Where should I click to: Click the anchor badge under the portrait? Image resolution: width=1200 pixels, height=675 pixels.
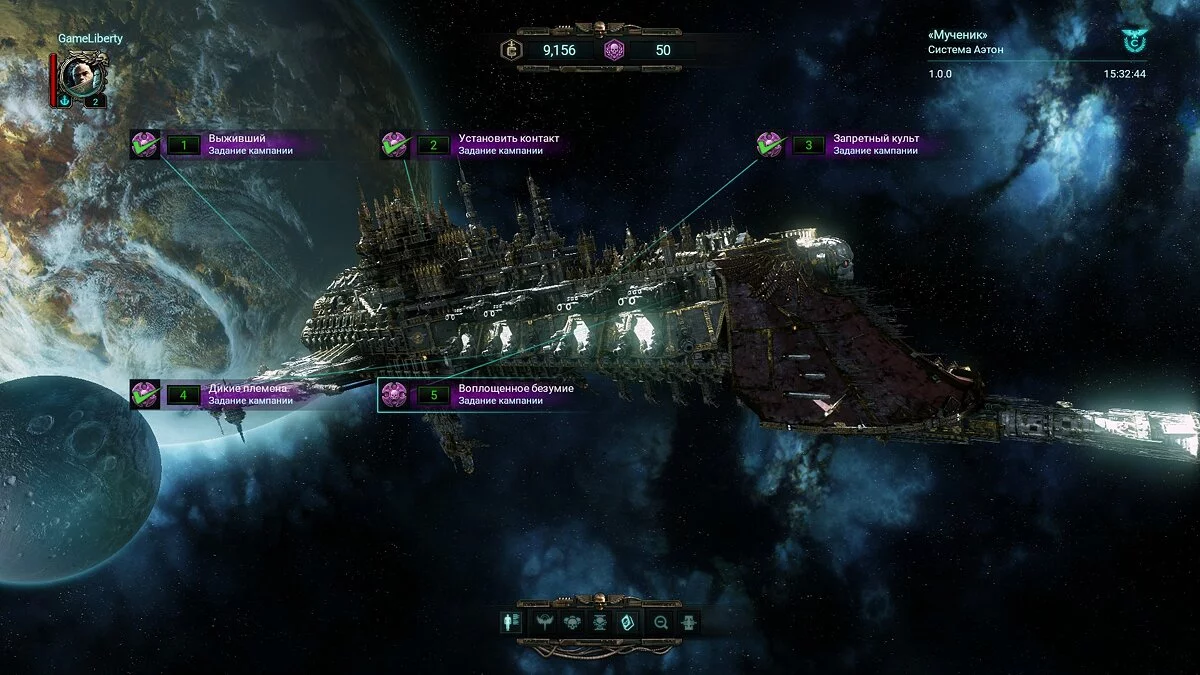[66, 100]
